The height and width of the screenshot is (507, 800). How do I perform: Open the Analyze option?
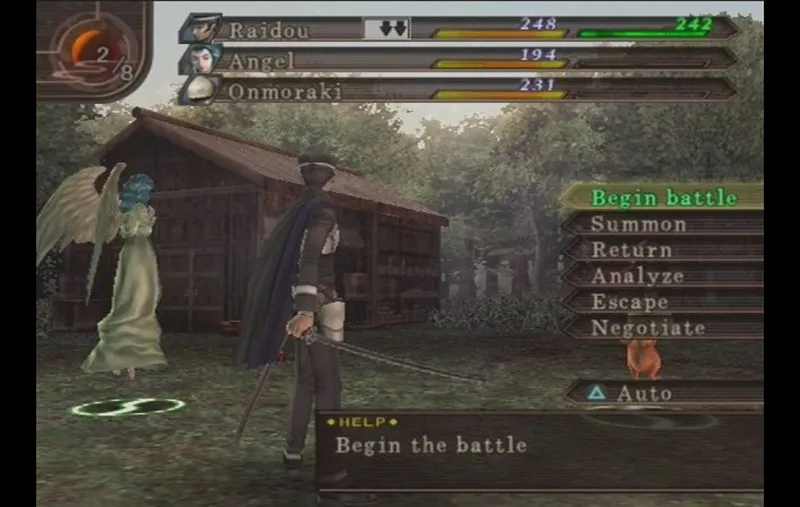pos(661,276)
